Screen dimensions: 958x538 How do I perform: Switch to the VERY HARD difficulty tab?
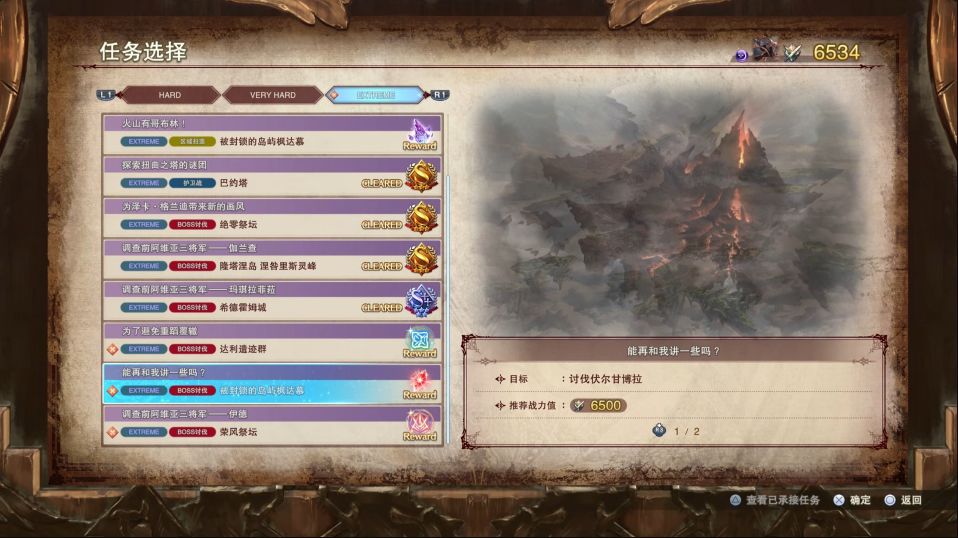(x=272, y=95)
